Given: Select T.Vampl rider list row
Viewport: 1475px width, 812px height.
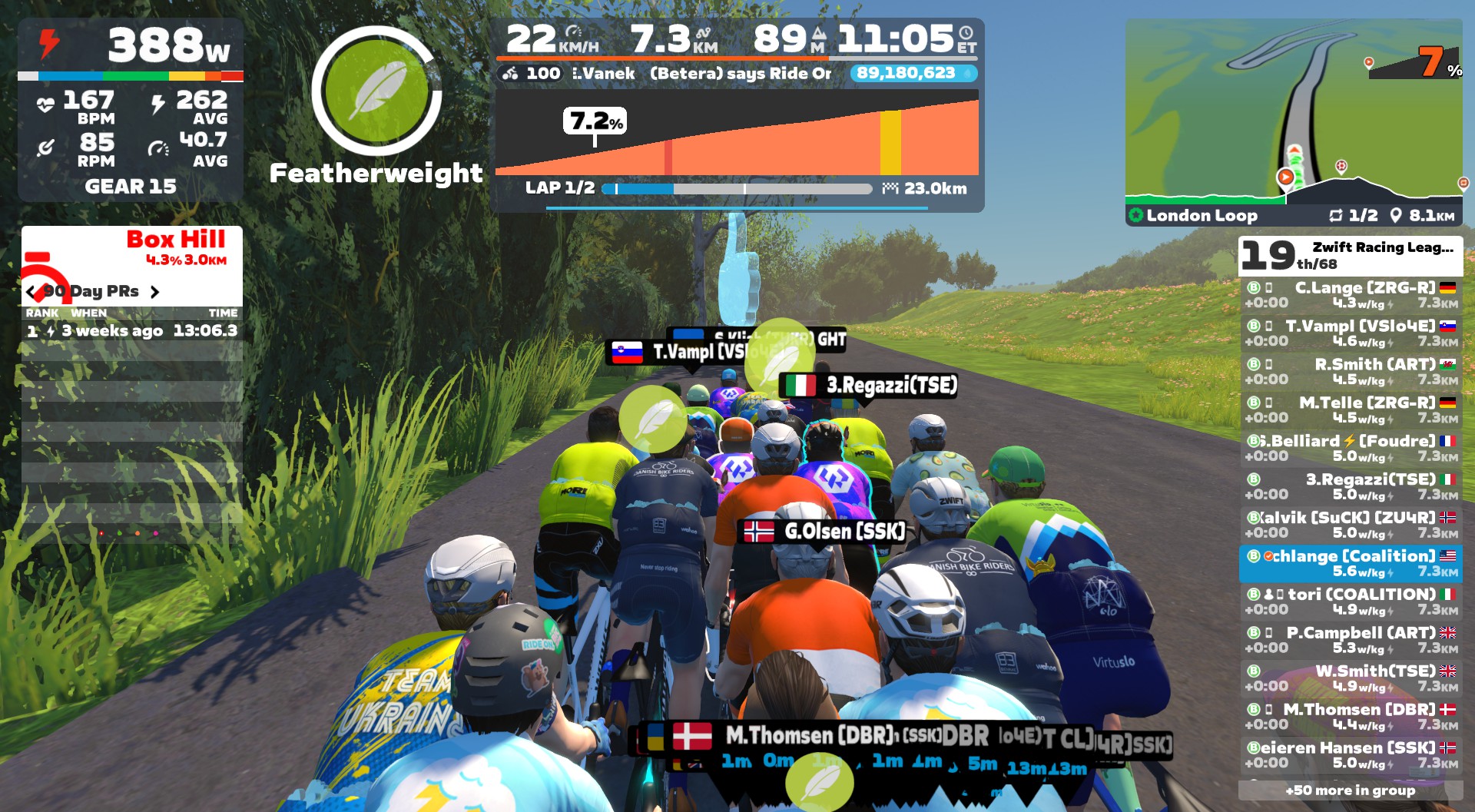Looking at the screenshot, I should coord(1351,333).
